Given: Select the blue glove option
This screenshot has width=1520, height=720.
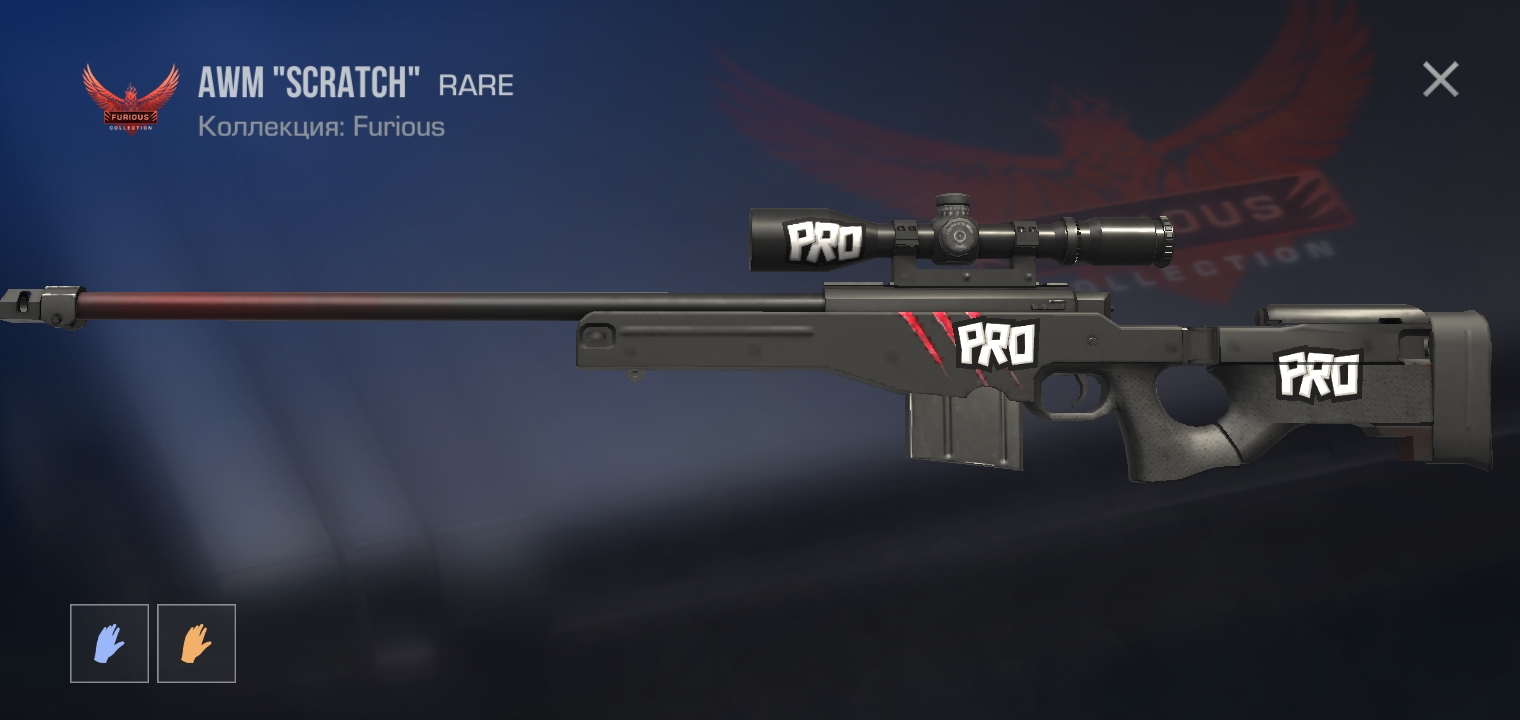Looking at the screenshot, I should click(109, 643).
